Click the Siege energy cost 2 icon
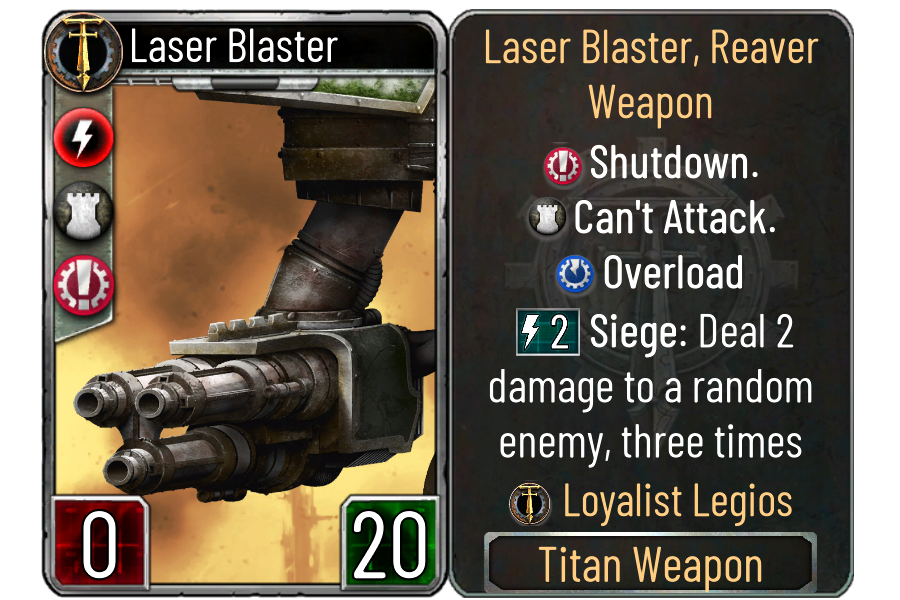Screen dimensions: 900x600 [x=548, y=333]
